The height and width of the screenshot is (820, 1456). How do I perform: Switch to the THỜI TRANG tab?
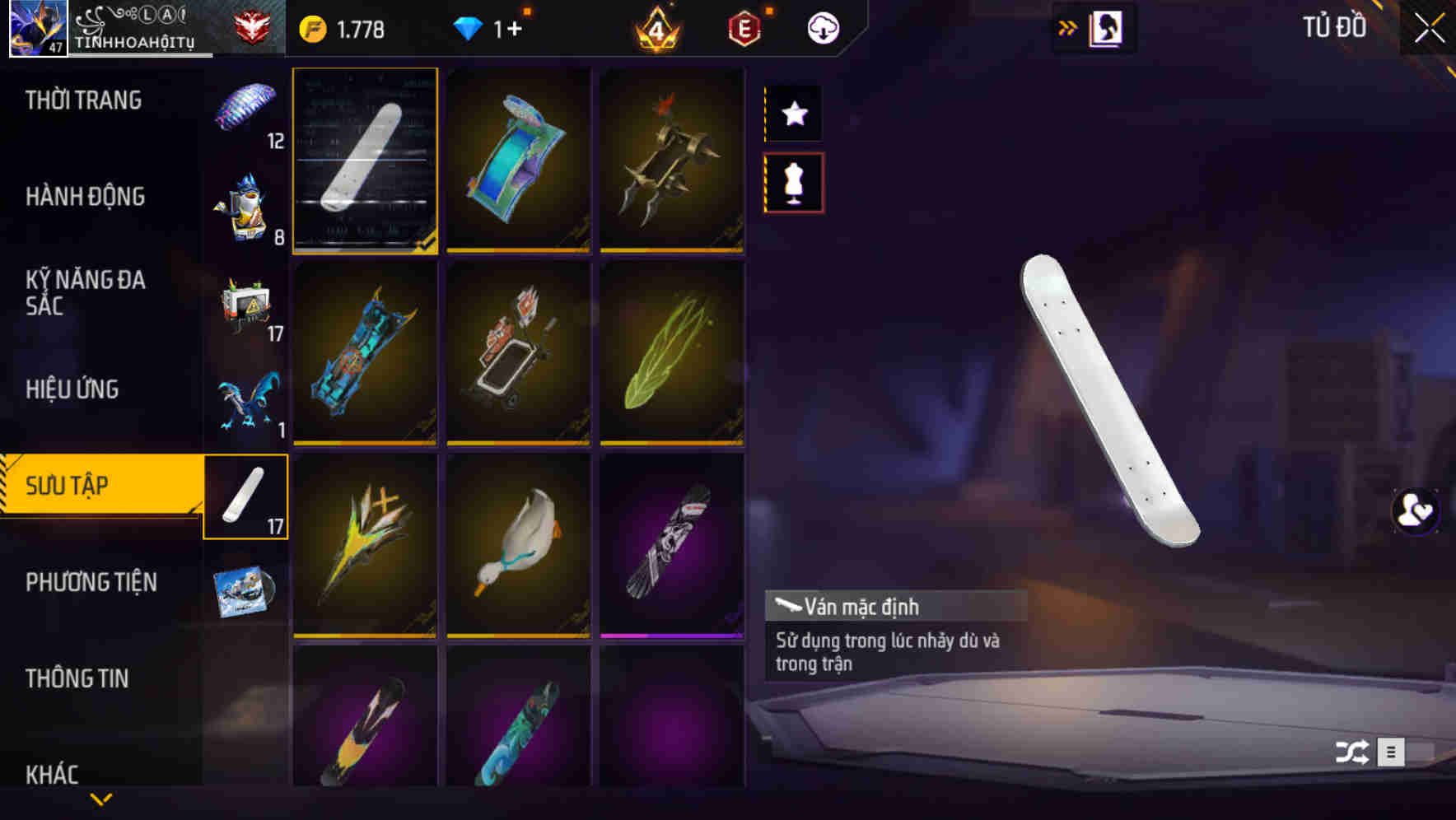coord(82,100)
